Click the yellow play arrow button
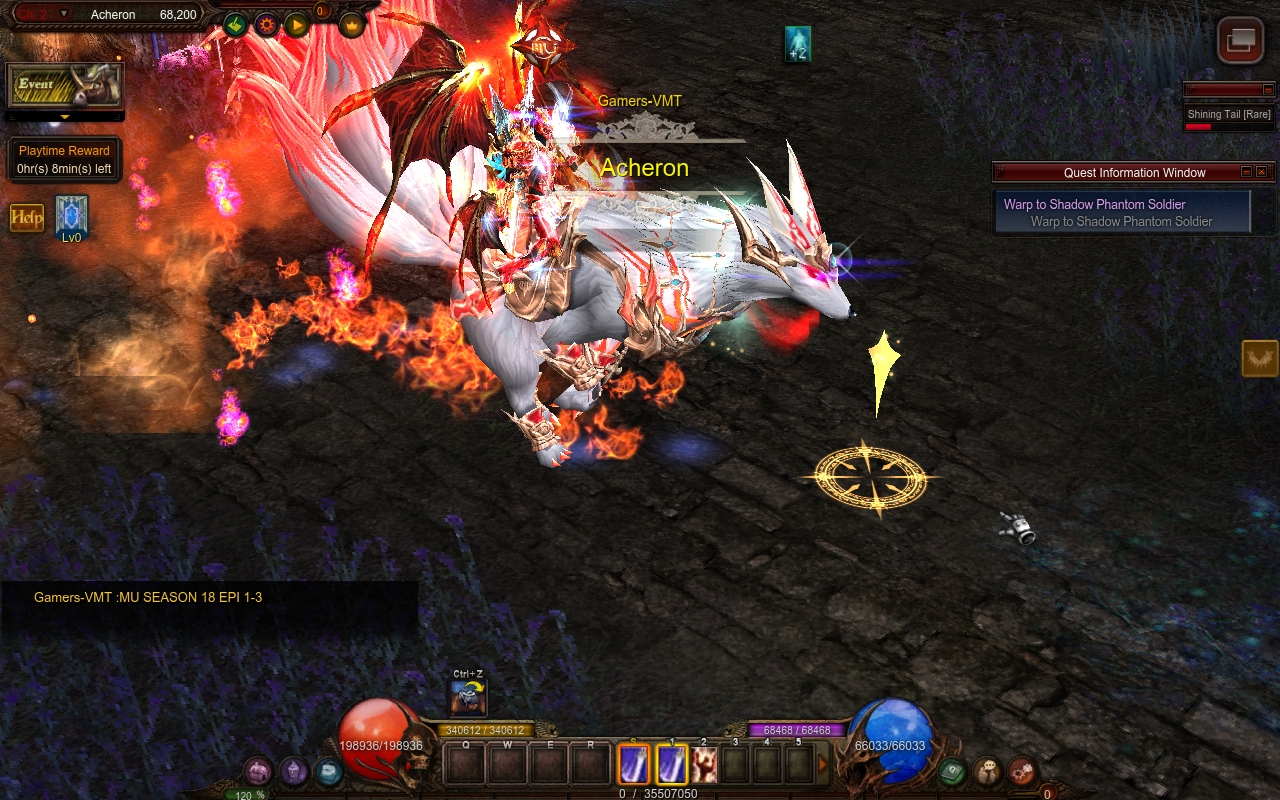The image size is (1280, 800). coord(297,24)
